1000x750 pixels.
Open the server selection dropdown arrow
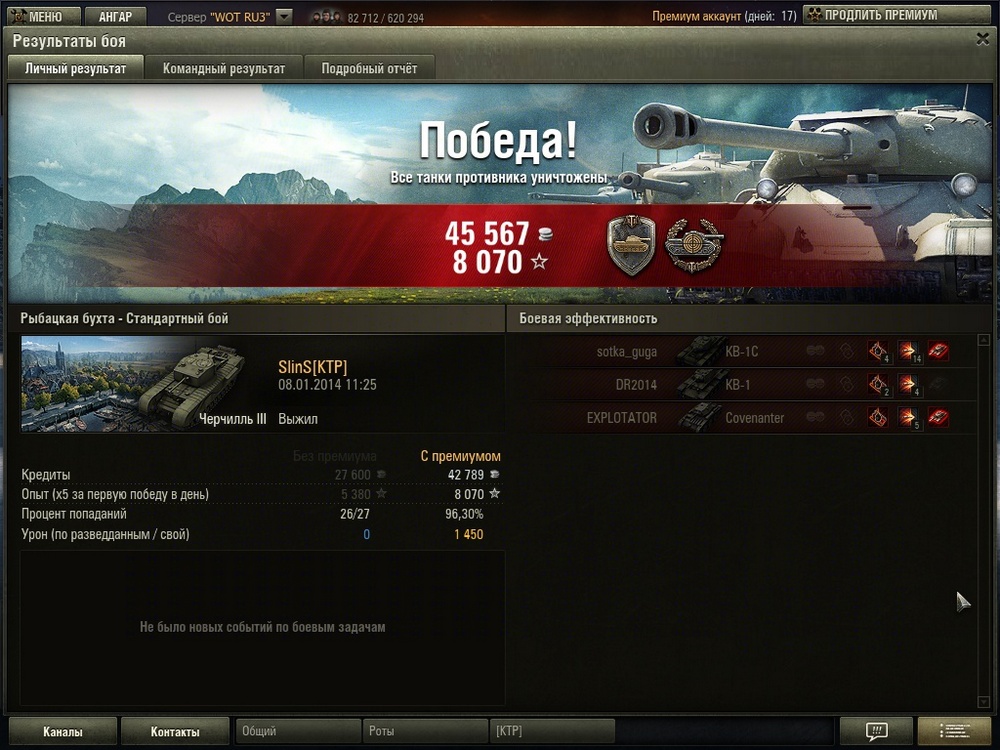point(284,17)
